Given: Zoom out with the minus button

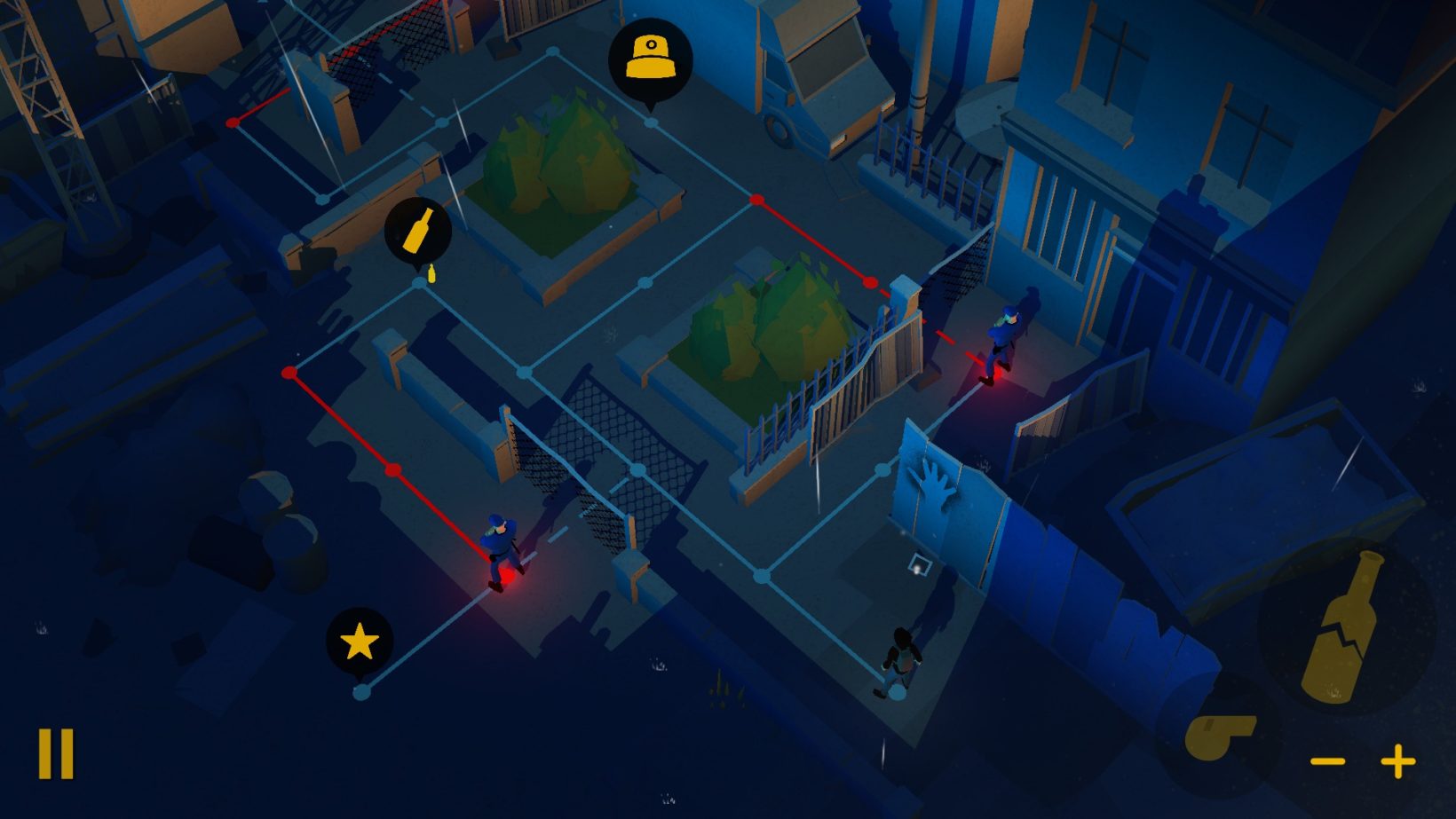Looking at the screenshot, I should tap(1328, 761).
